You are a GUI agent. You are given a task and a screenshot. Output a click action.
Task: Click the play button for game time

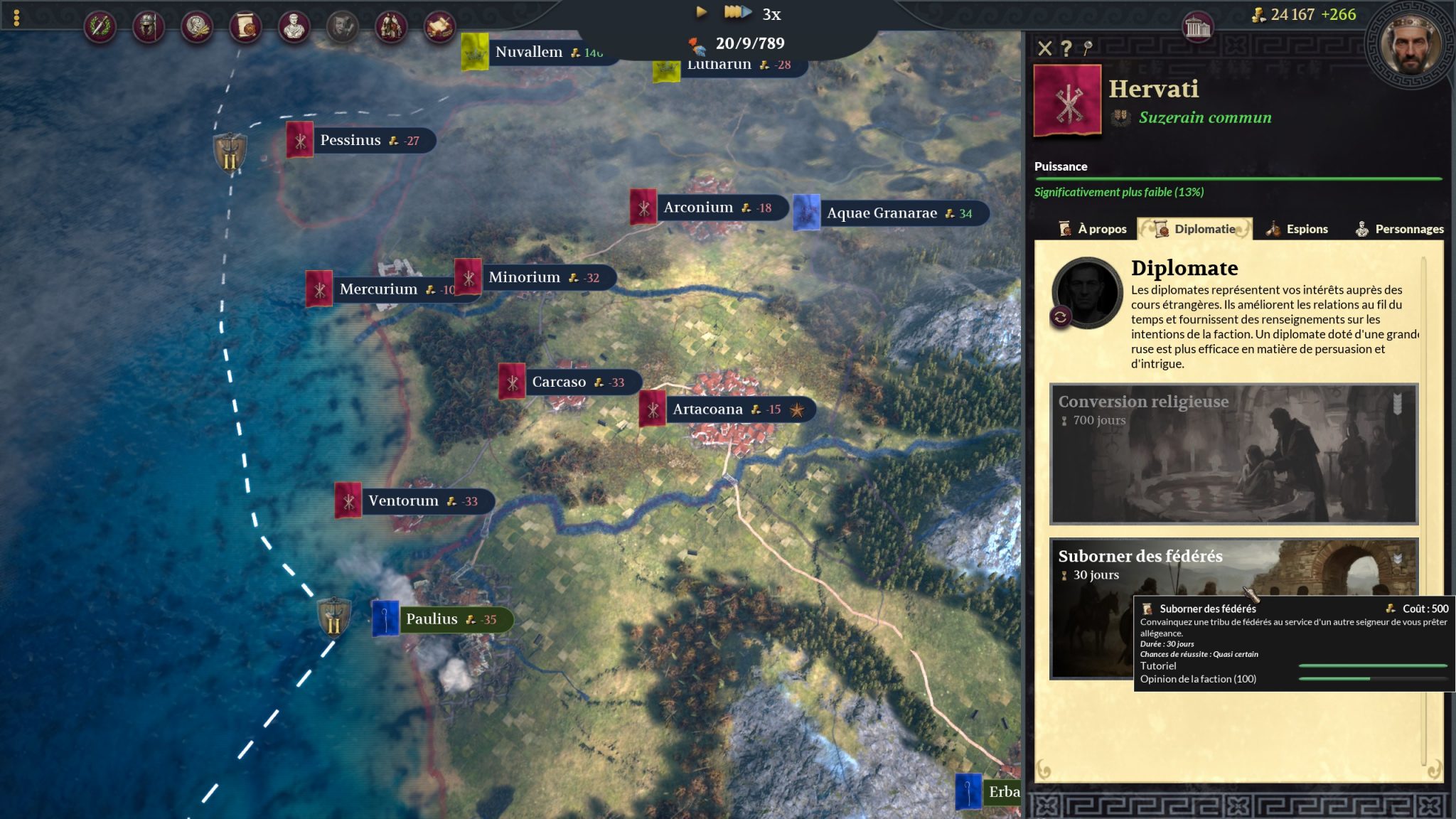[x=701, y=12]
